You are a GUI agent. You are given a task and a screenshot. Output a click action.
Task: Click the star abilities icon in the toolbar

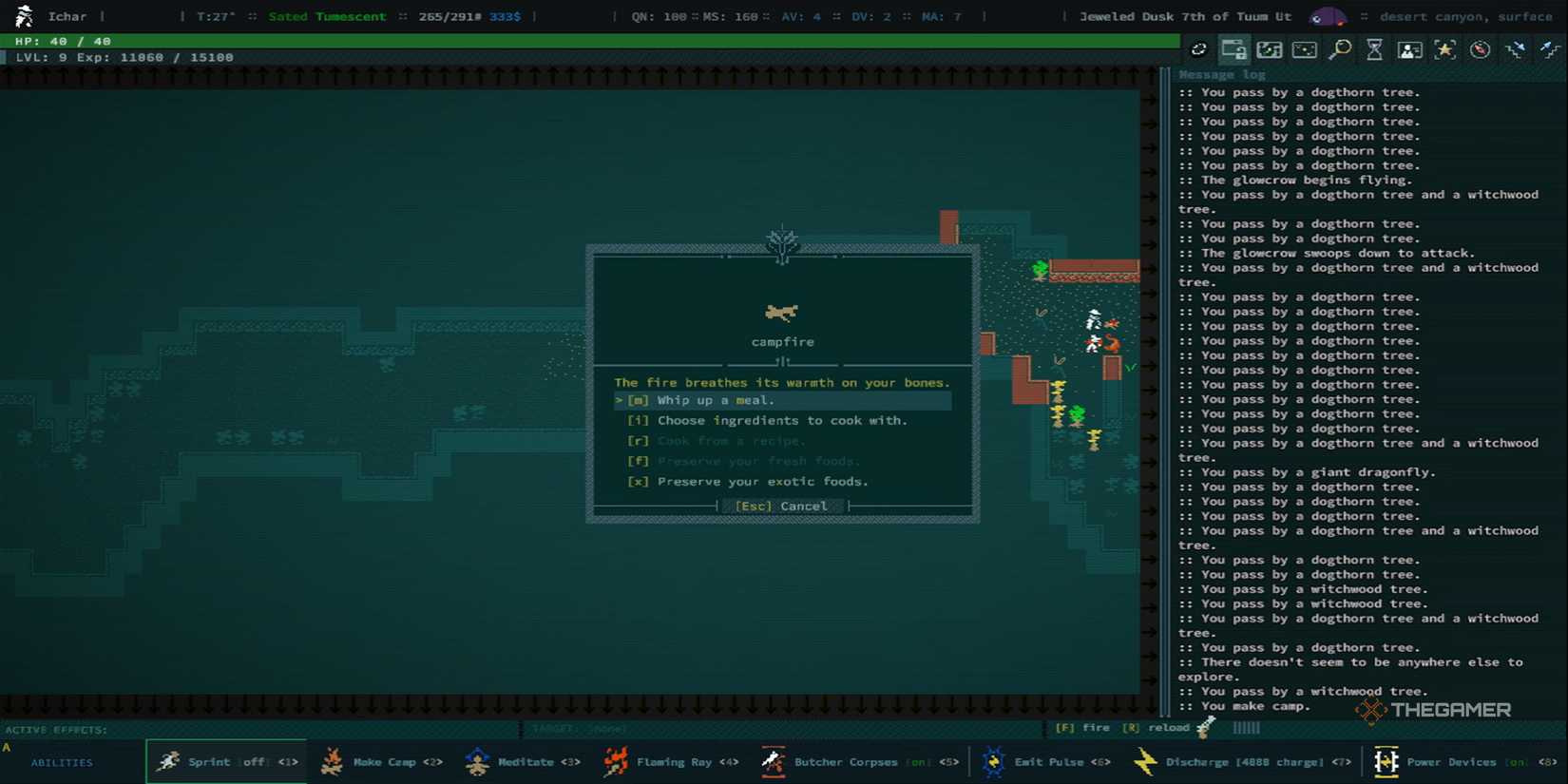(1444, 49)
